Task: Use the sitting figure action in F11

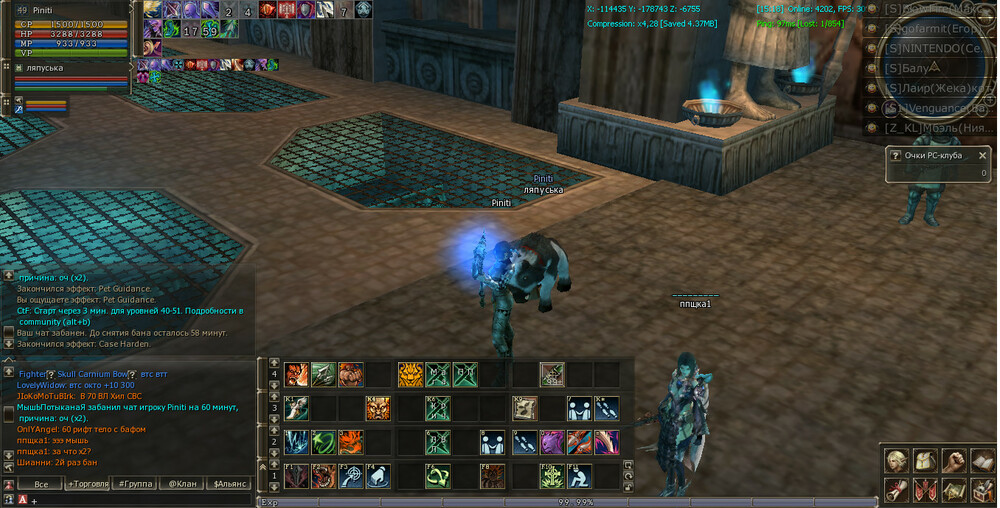Action: coord(579,476)
